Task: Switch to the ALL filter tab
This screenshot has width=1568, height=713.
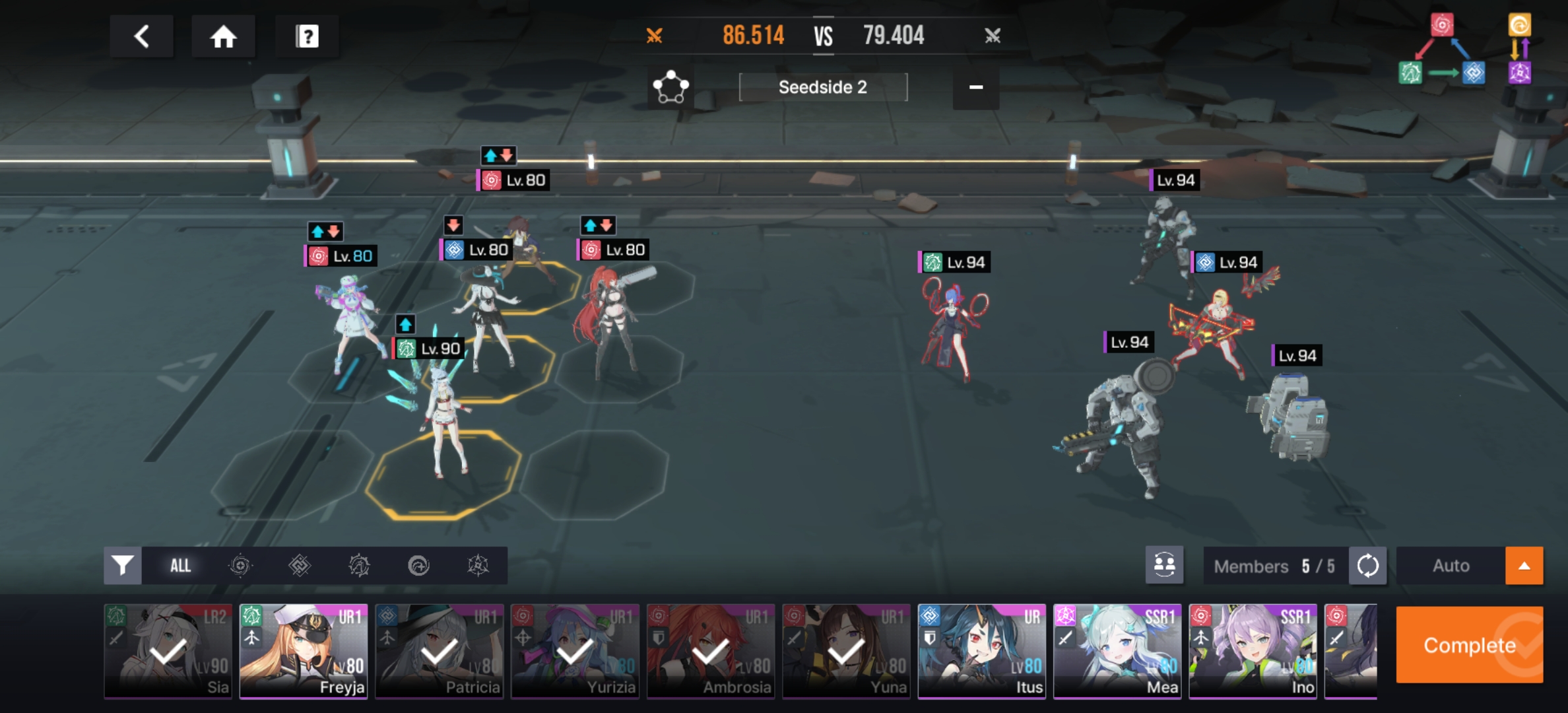Action: pyautogui.click(x=180, y=566)
